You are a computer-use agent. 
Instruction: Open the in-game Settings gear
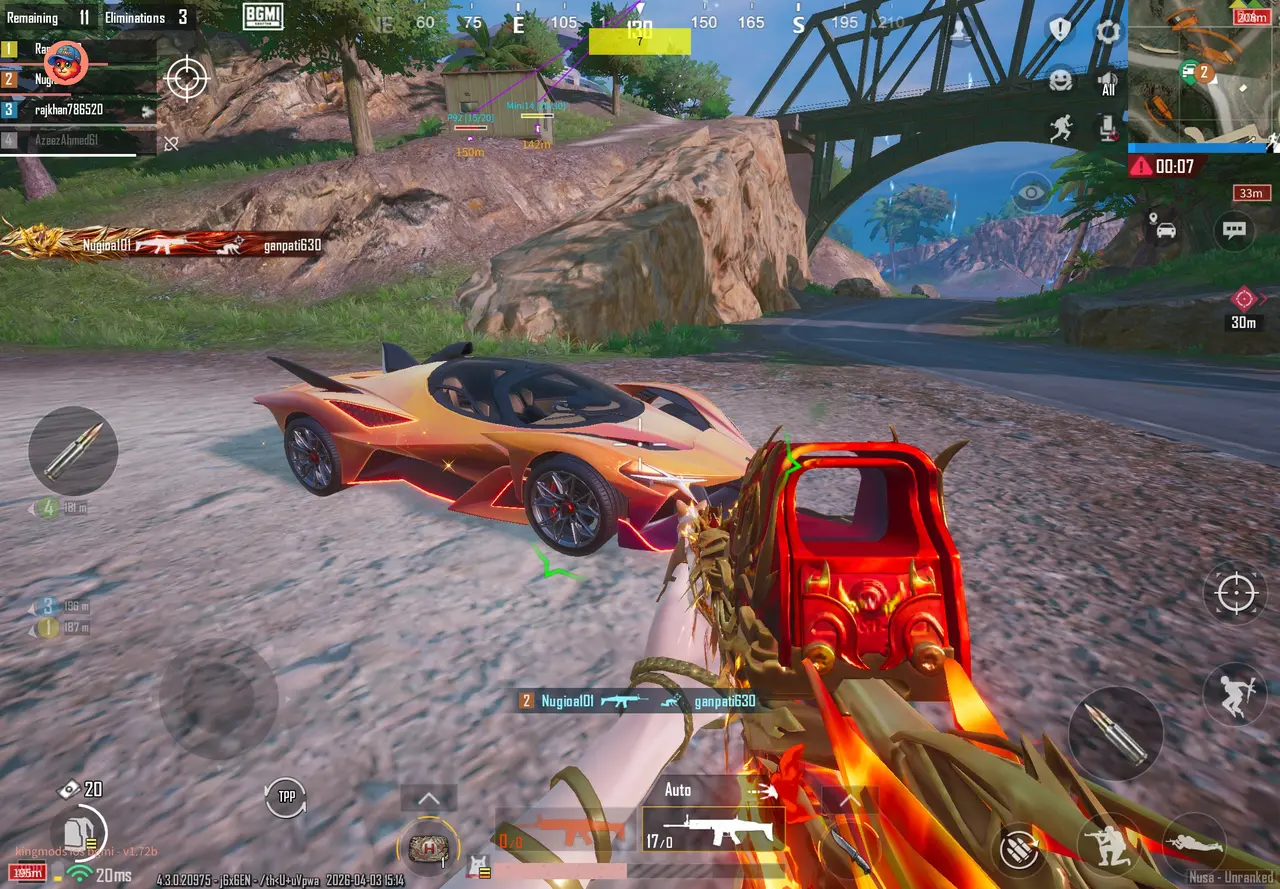point(1109,32)
